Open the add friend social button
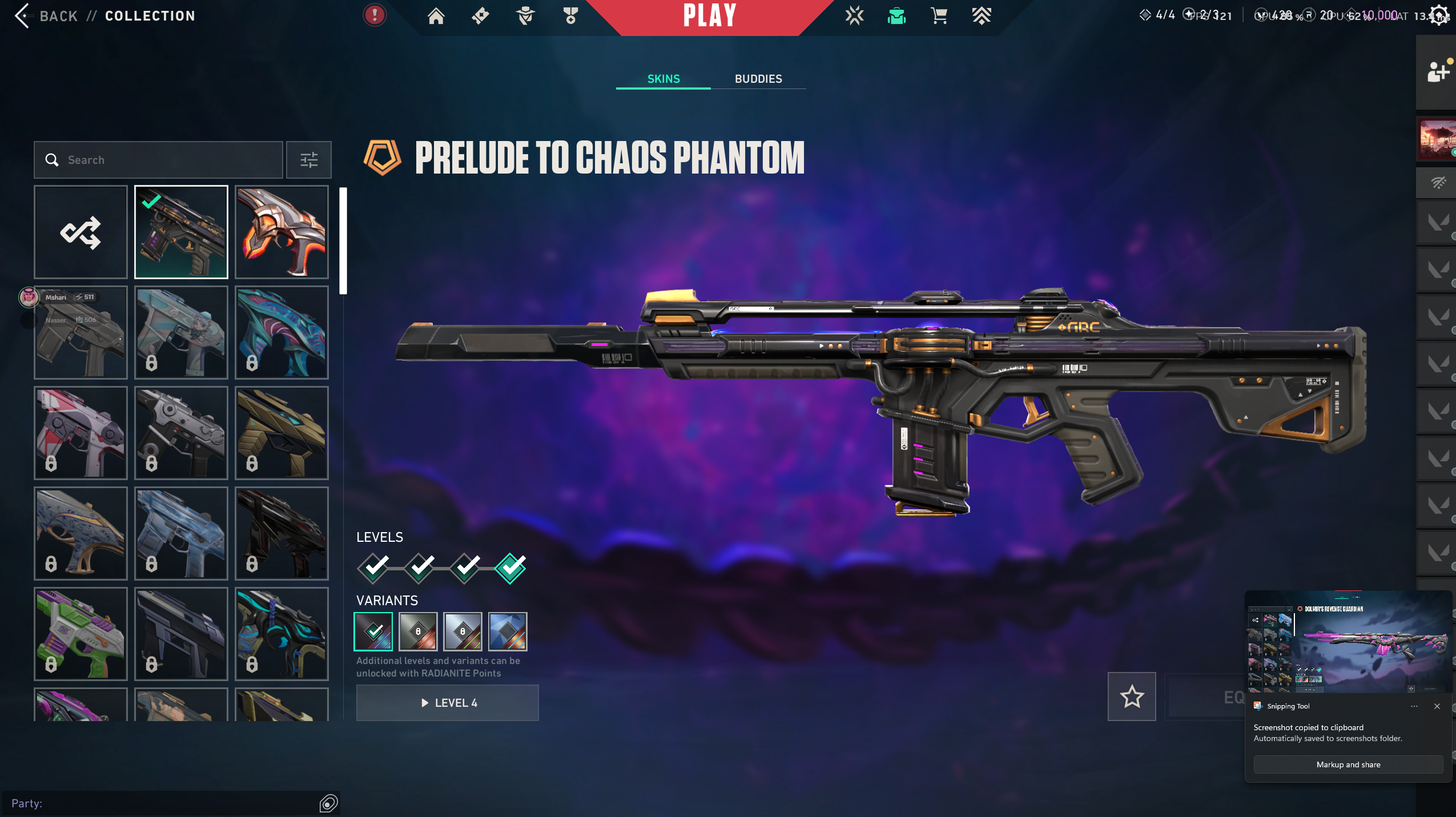 pyautogui.click(x=1437, y=73)
